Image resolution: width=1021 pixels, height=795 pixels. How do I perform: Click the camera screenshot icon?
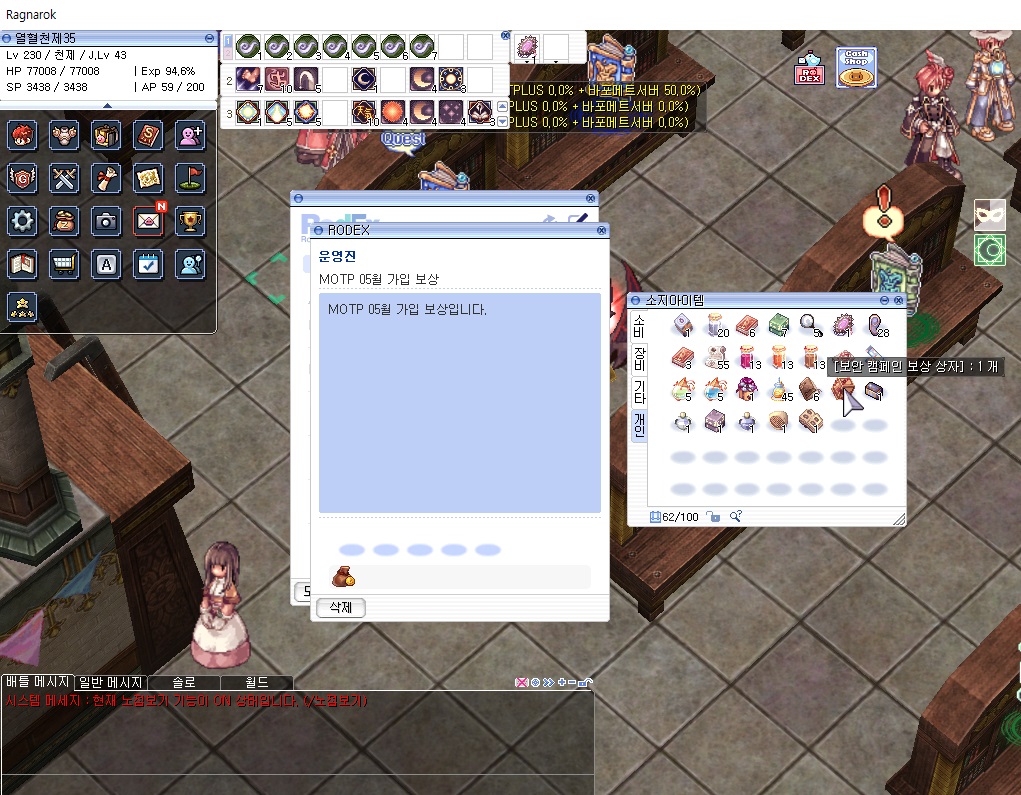coord(106,221)
